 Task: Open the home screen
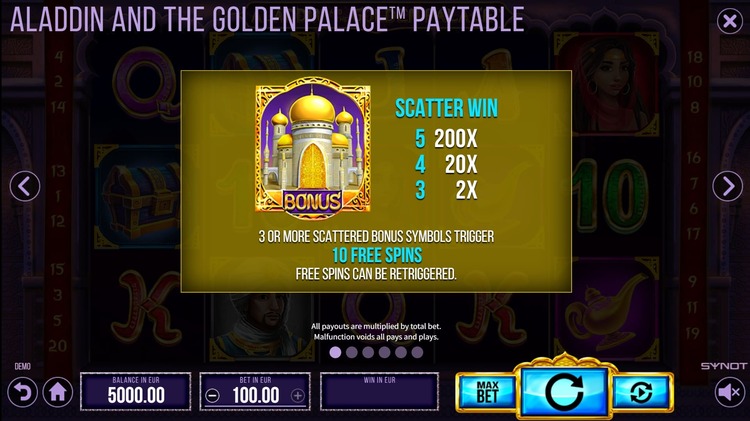[x=58, y=393]
